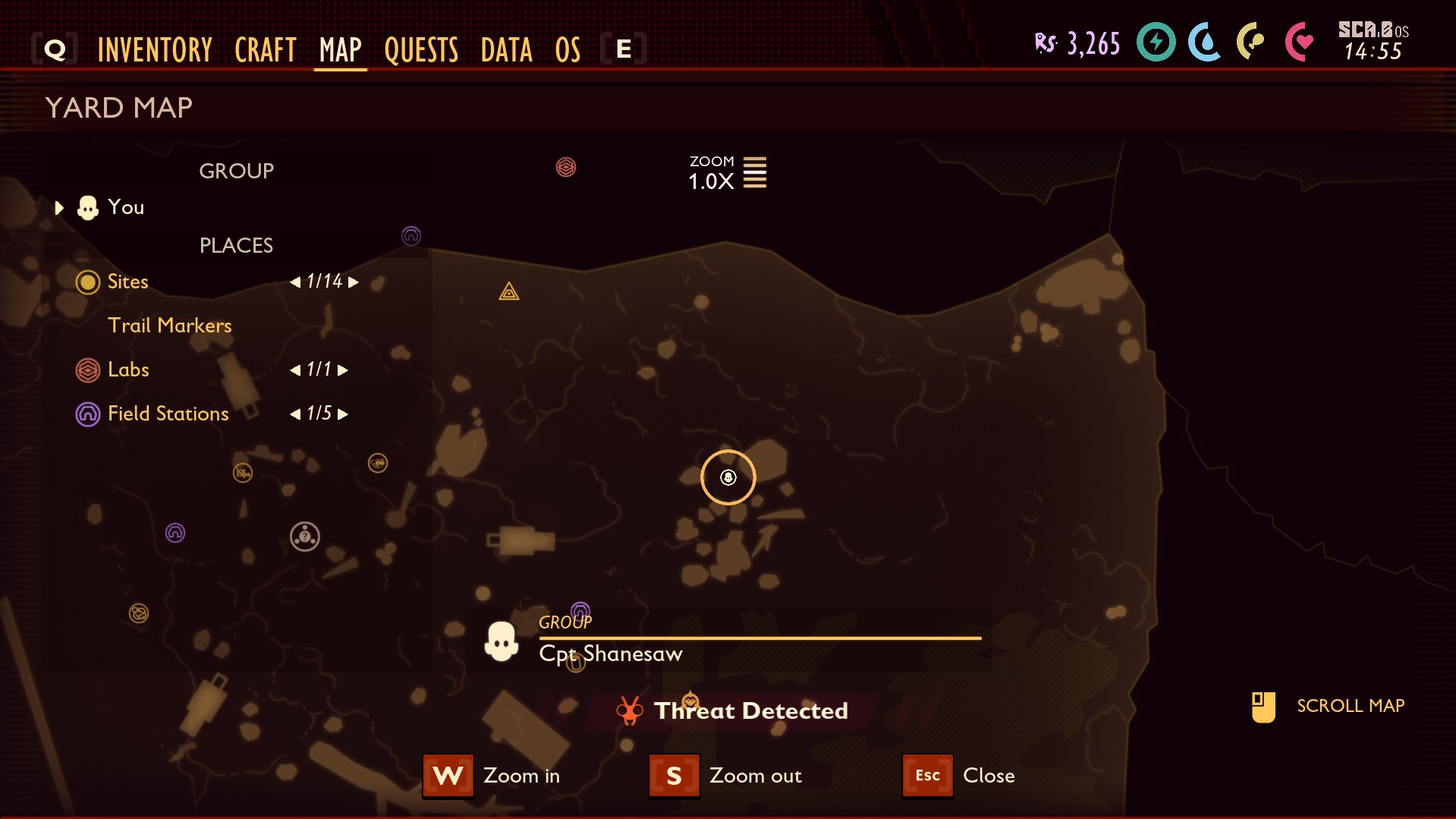Image resolution: width=1456 pixels, height=819 pixels.
Task: Go to the Data tab
Action: tap(506, 50)
